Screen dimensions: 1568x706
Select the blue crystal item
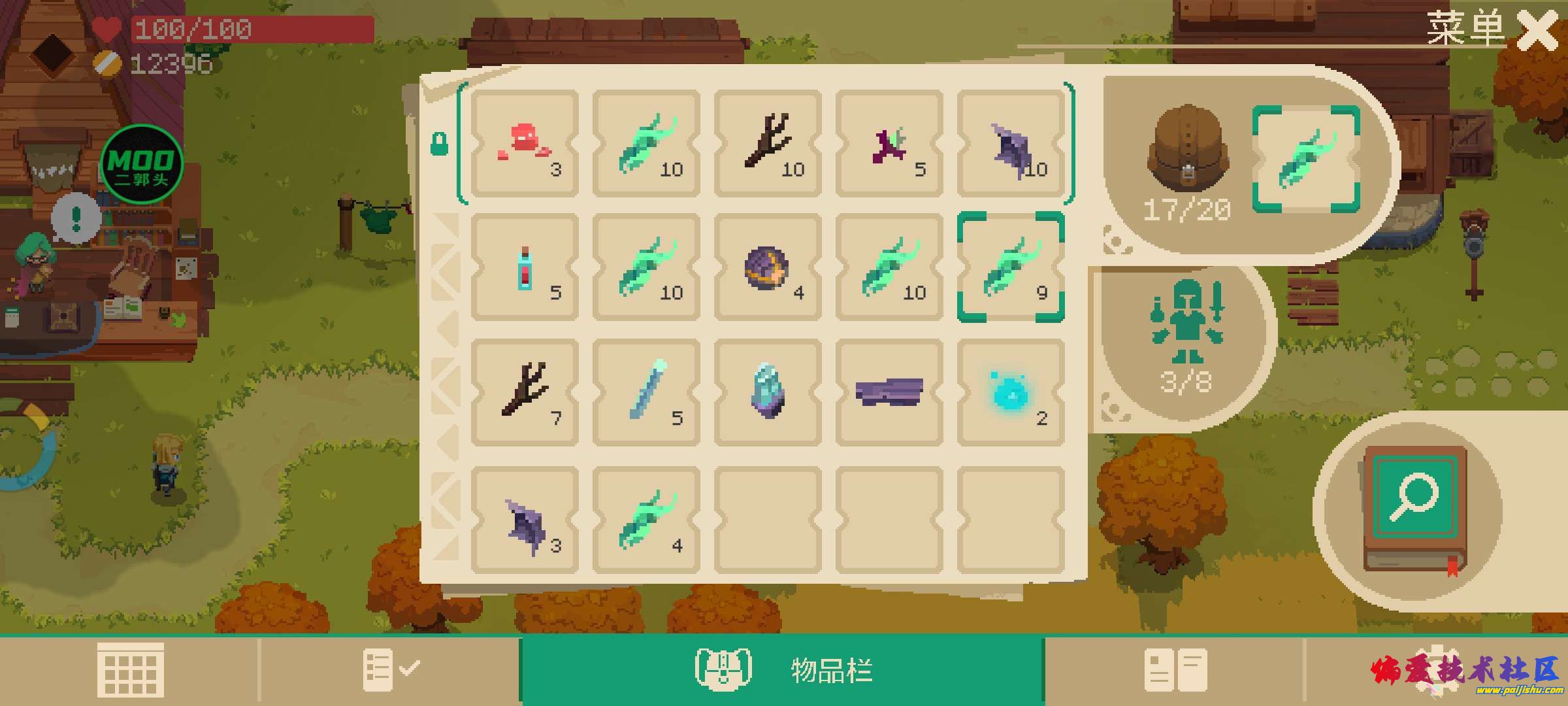[x=768, y=392]
